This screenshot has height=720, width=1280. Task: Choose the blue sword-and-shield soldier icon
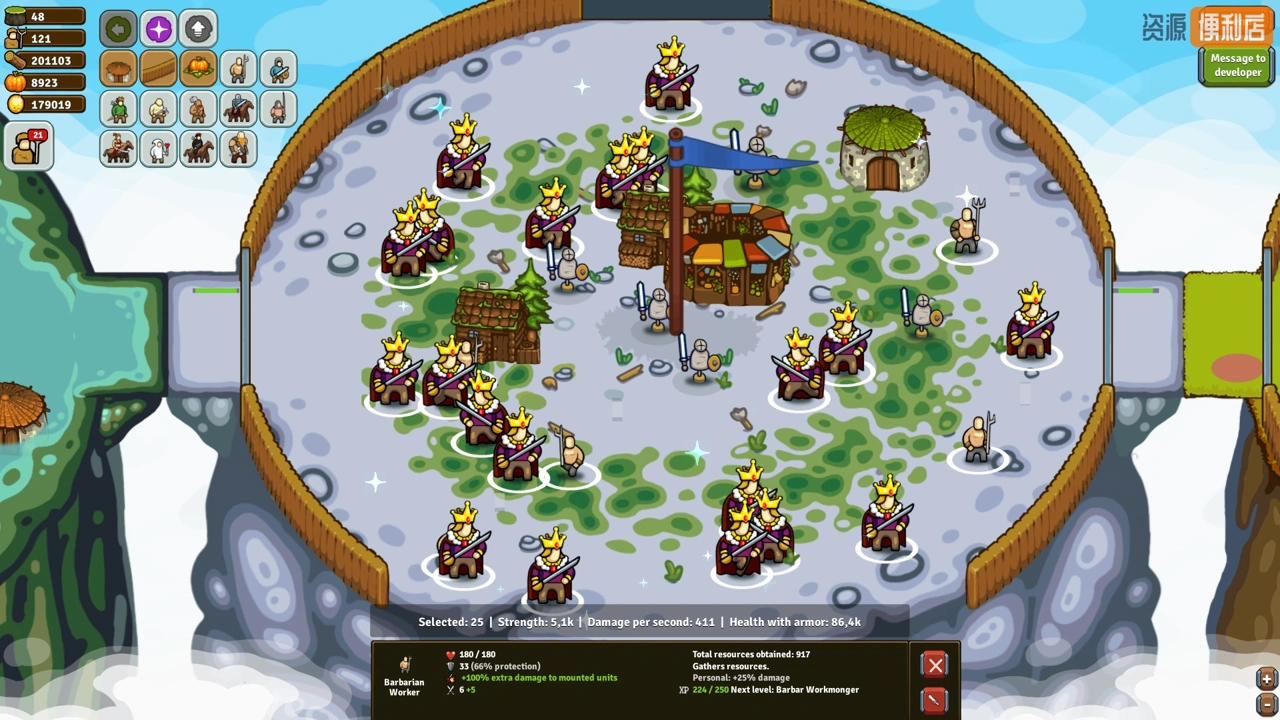pyautogui.click(x=278, y=69)
